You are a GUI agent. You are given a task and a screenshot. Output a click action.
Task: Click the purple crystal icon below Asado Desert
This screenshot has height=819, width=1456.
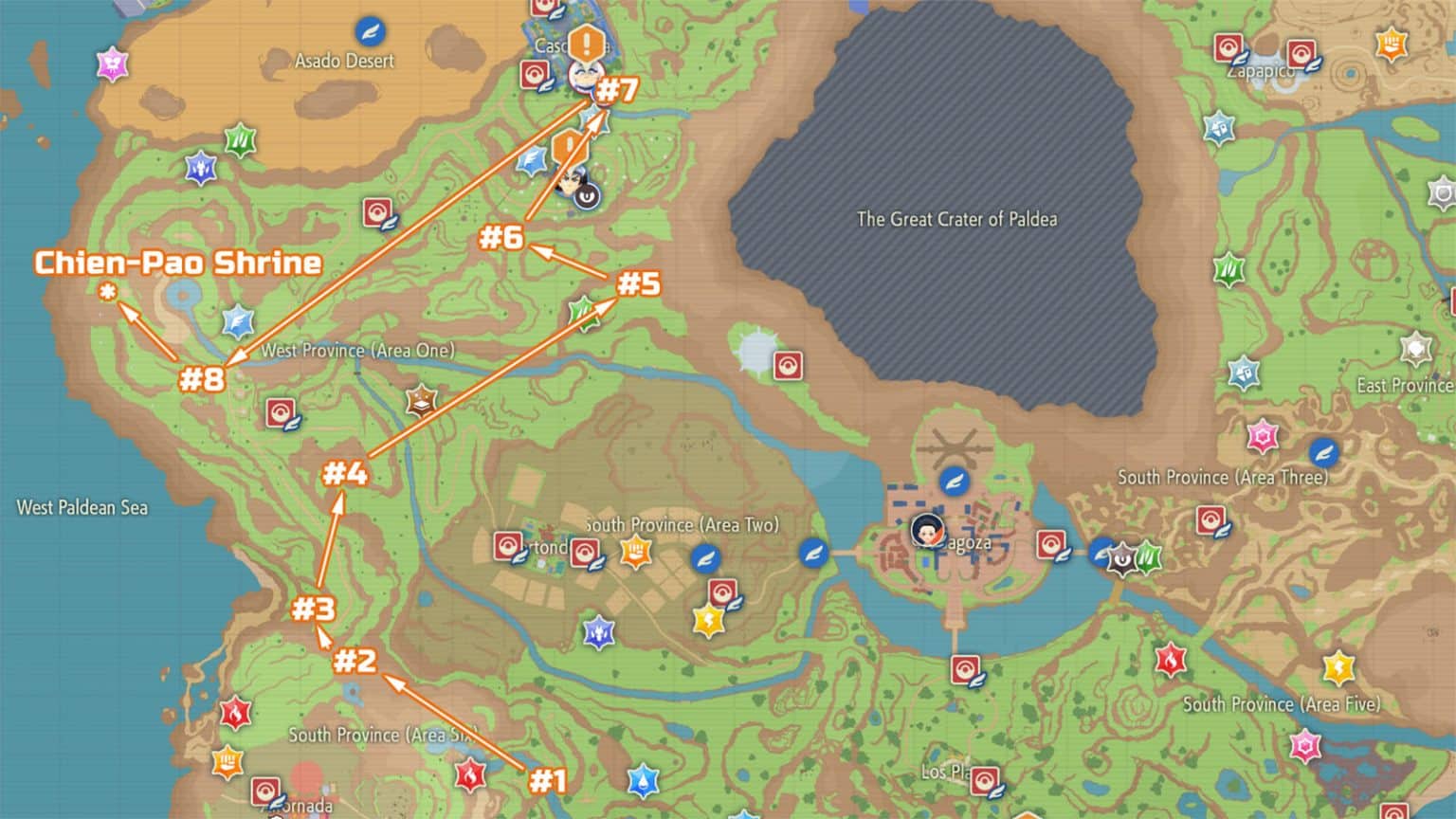[x=198, y=169]
